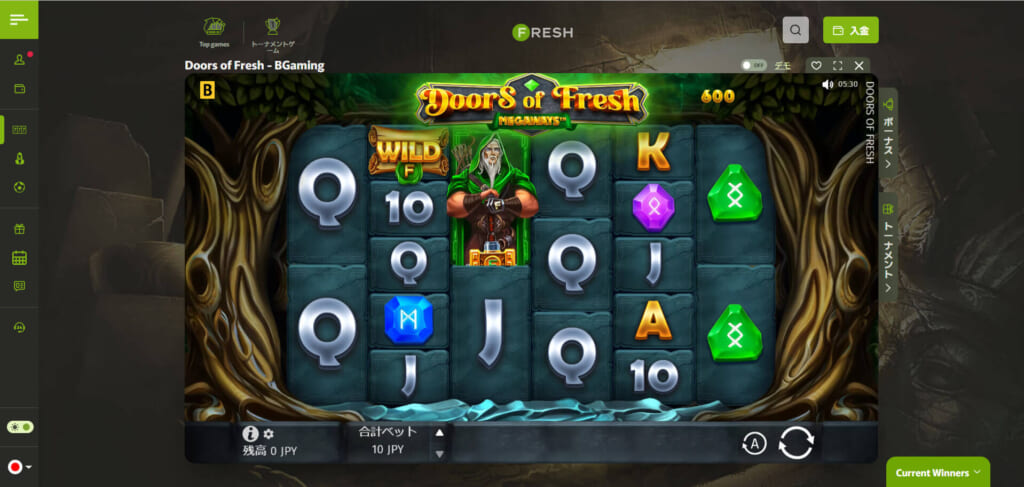Open the Top games section
Screen dimensions: 1024x487
[214, 31]
